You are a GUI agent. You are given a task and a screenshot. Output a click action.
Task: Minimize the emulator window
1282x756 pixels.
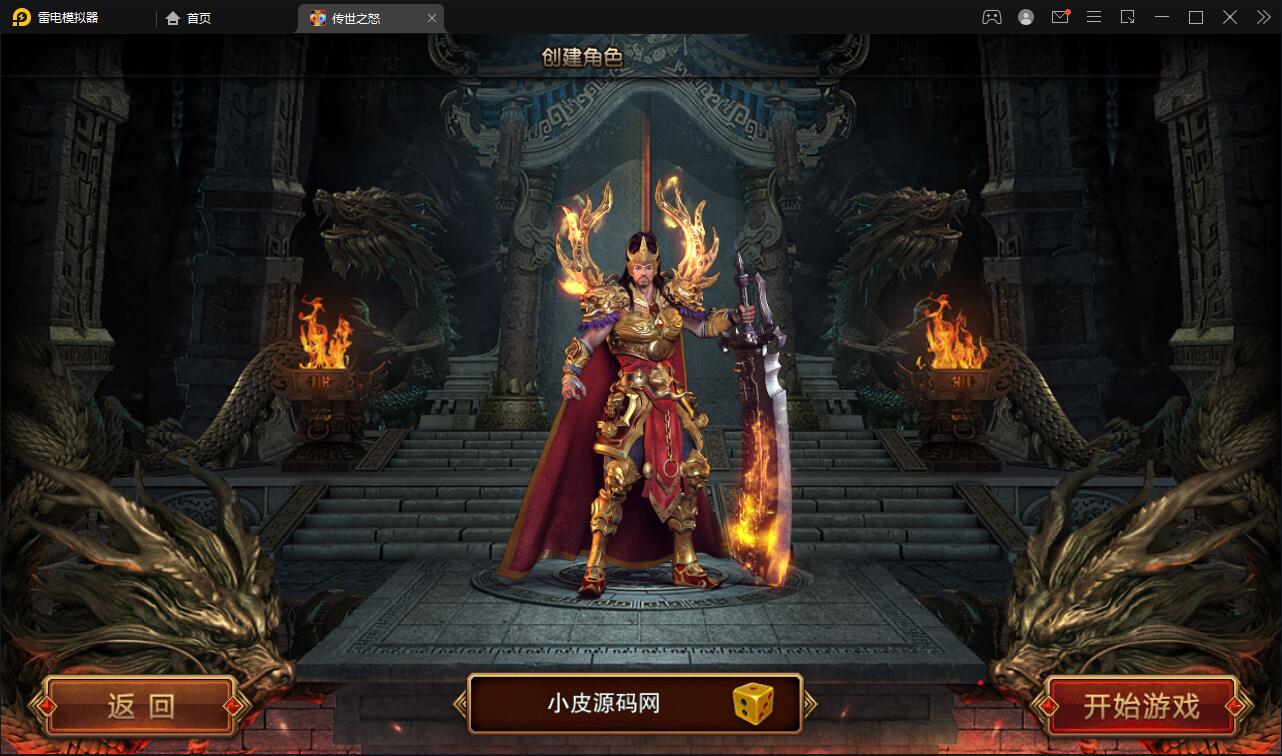[x=1161, y=17]
